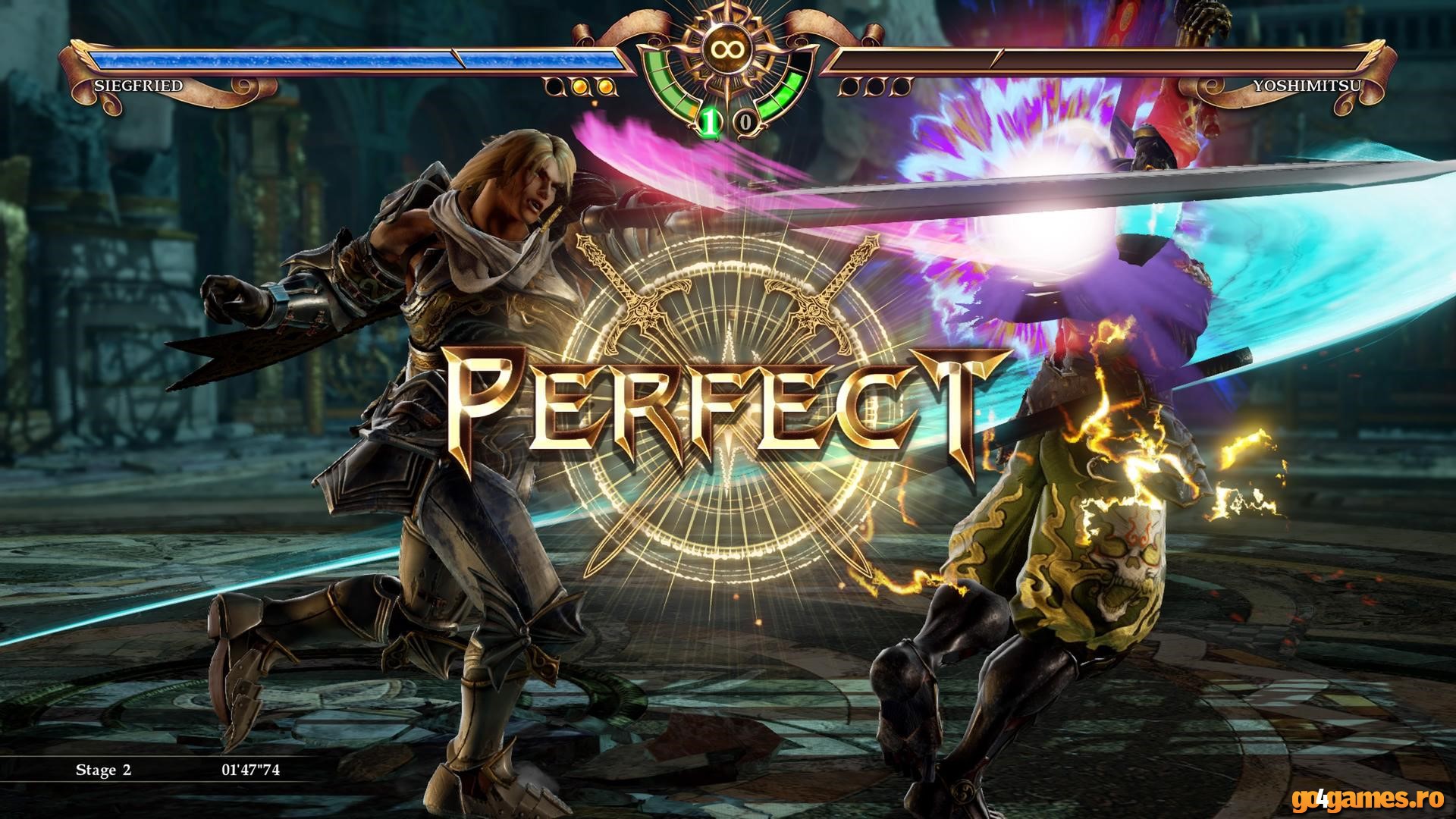Image resolution: width=1456 pixels, height=819 pixels.
Task: Toggle Siegfried's second resource orb
Action: pos(579,87)
